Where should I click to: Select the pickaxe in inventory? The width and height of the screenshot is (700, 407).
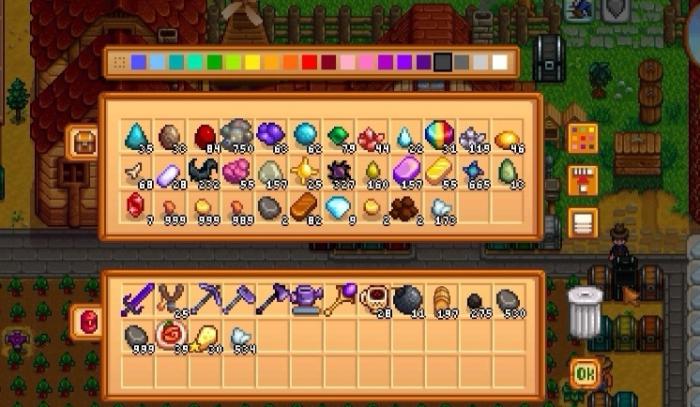pos(203,298)
